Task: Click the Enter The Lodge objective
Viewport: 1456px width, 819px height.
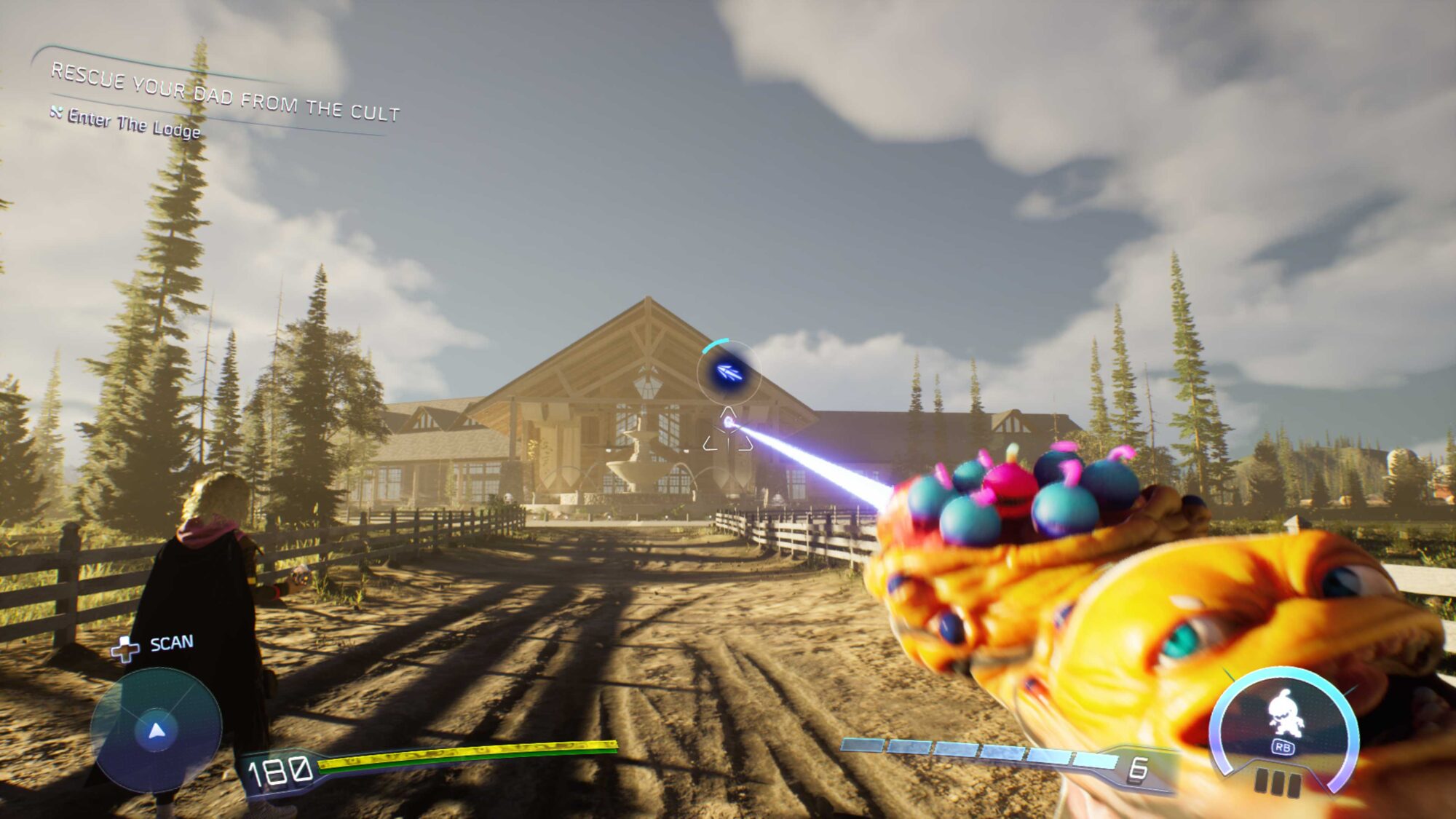Action: coord(133,124)
